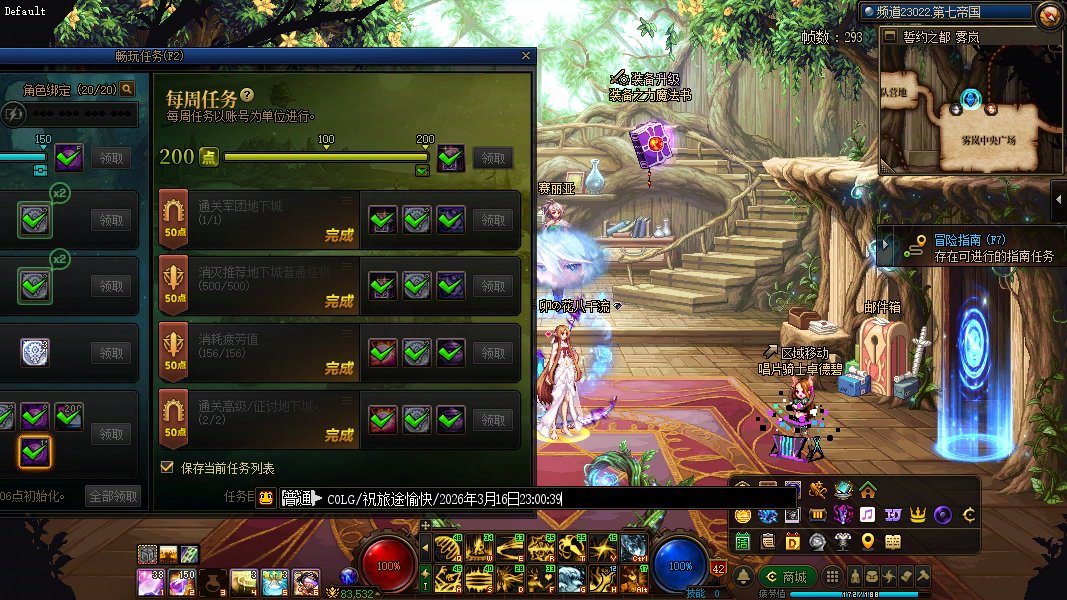This screenshot has width=1067, height=600.
Task: Click the 角色绑定 magnifier search icon
Action: 127,89
